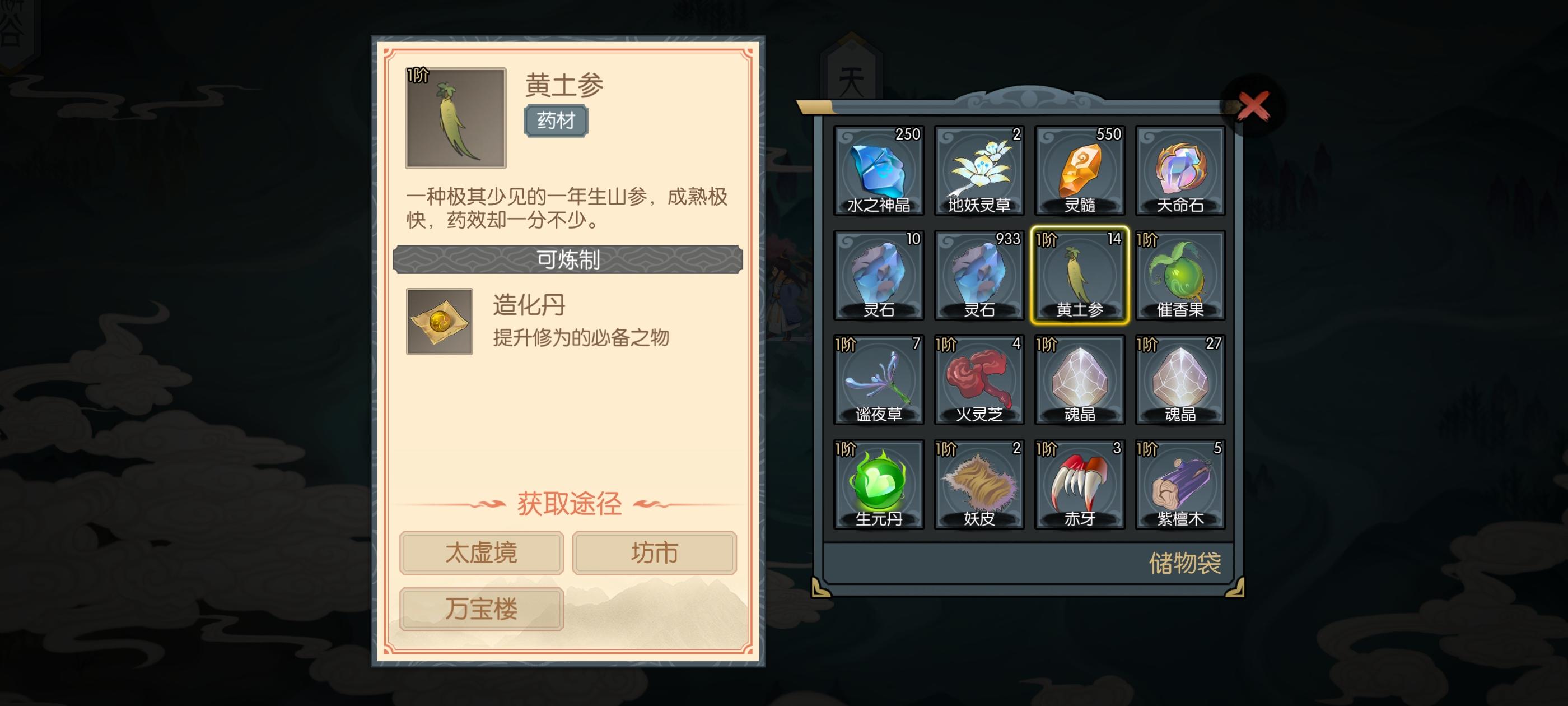Visit 万宝楼 from acquisition options
This screenshot has height=706, width=1568.
coord(481,608)
